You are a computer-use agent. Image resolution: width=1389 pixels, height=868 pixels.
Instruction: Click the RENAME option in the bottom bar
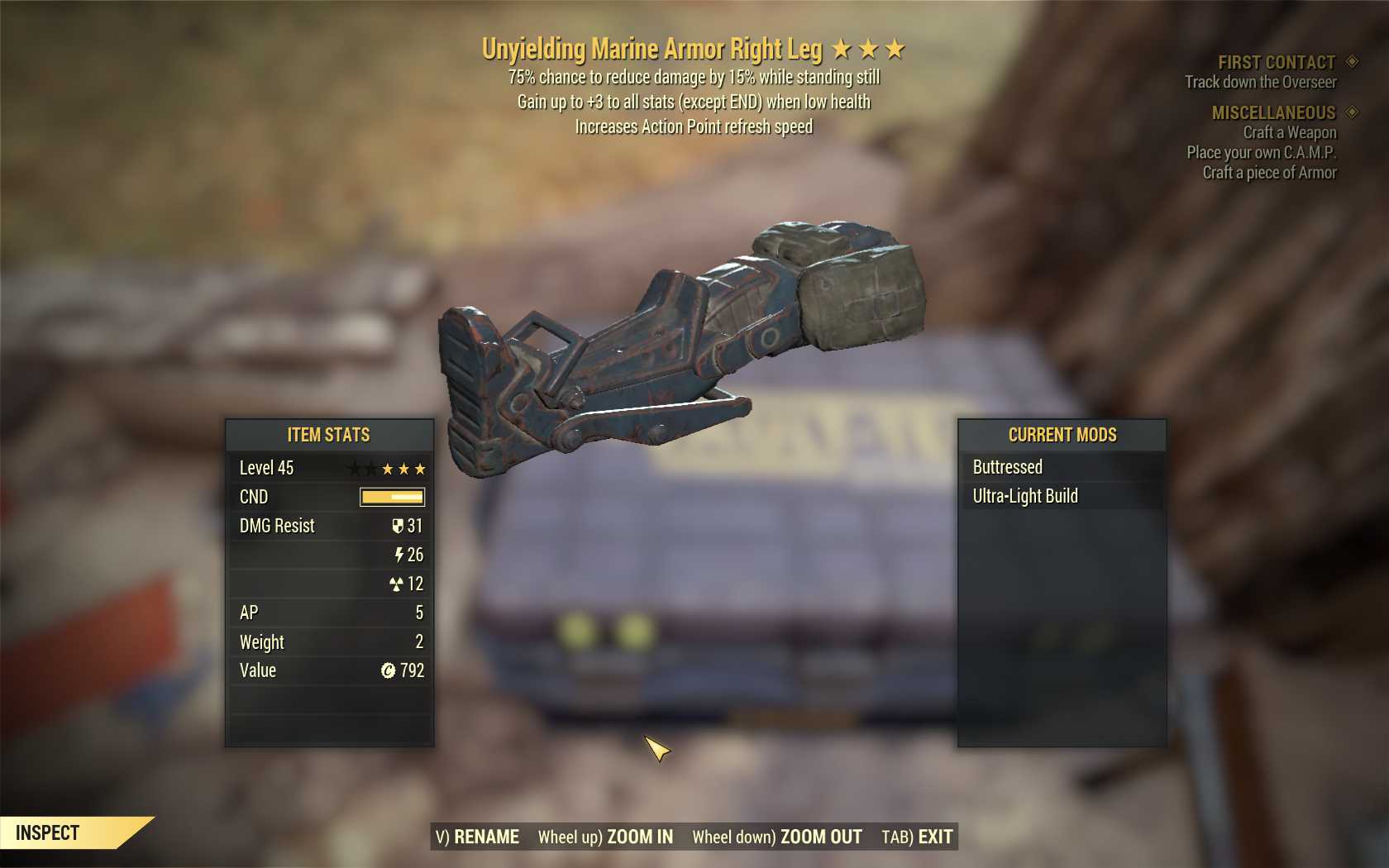[478, 837]
